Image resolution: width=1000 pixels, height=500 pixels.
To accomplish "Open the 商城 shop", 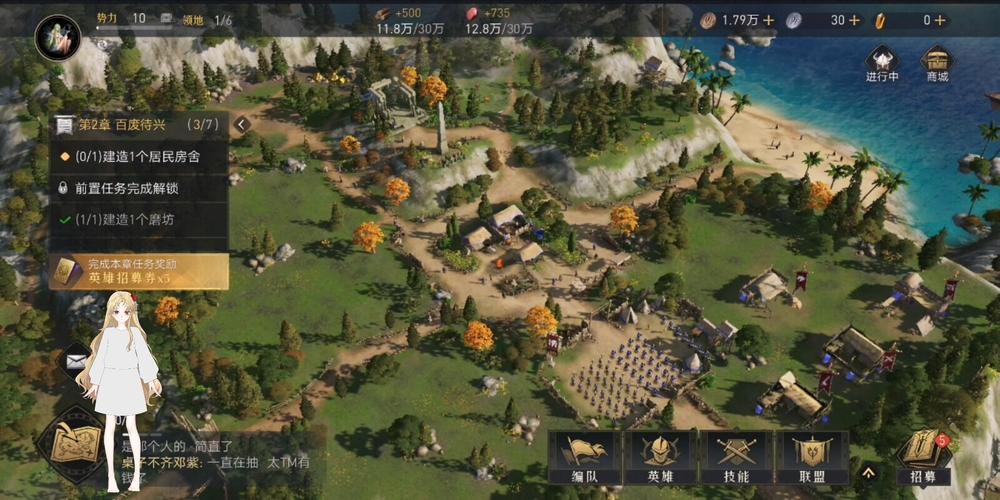I will (937, 63).
